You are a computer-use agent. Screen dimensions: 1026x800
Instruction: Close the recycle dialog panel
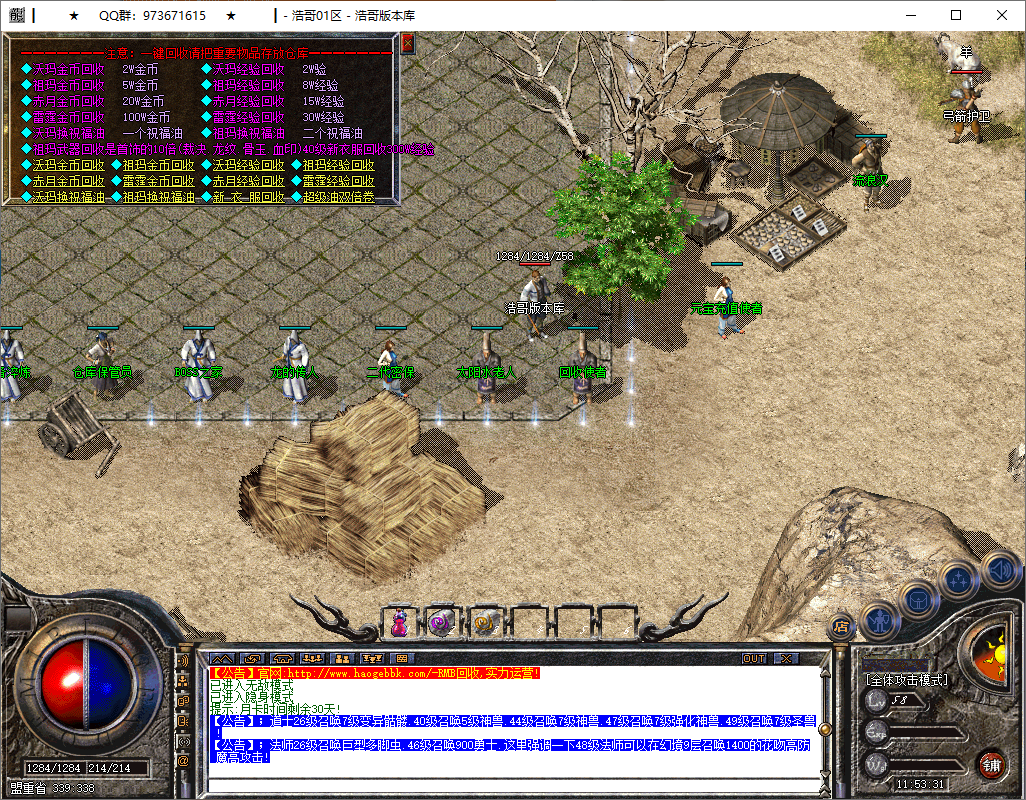point(407,43)
